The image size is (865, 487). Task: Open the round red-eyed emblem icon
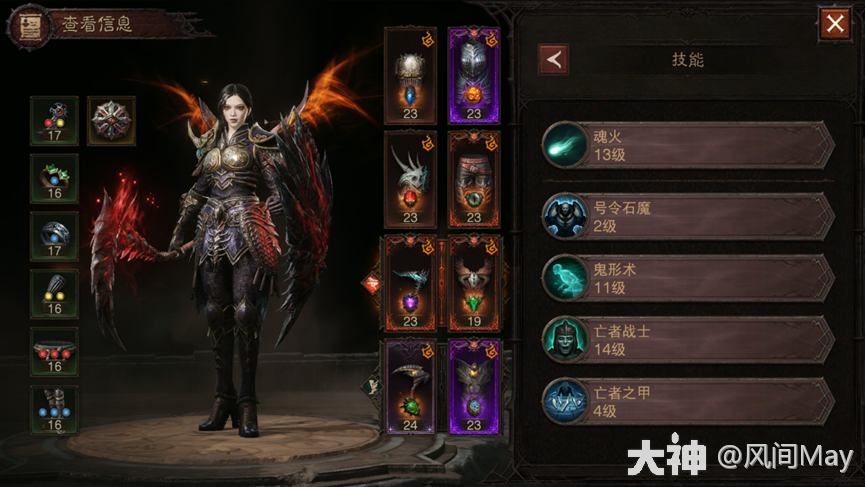pos(111,121)
